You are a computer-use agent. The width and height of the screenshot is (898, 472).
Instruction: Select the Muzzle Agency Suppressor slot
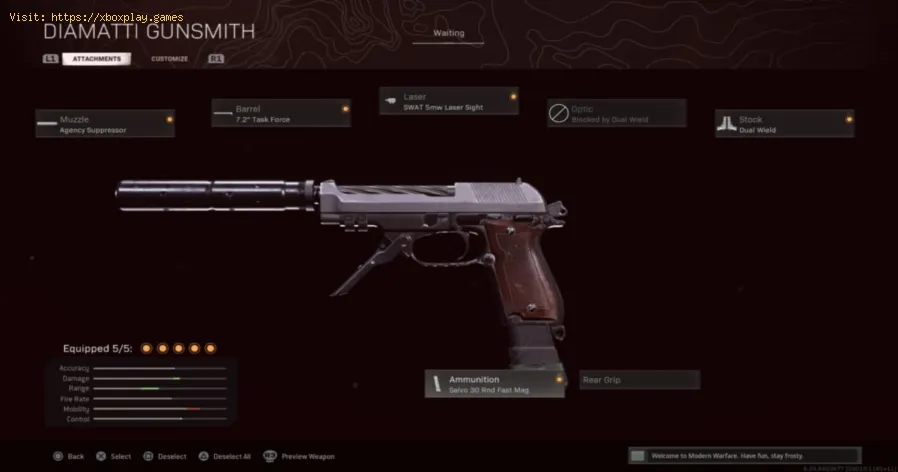tap(105, 123)
